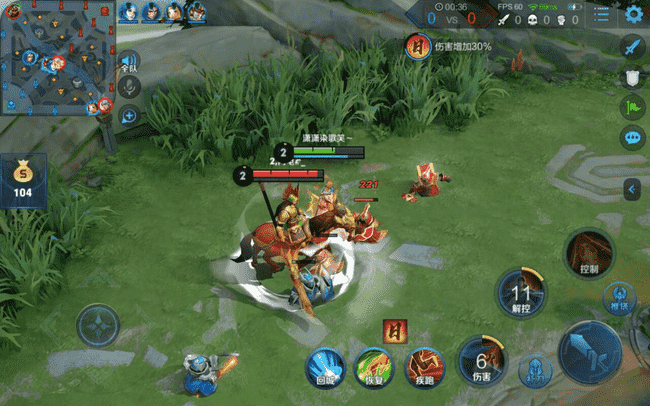Send the blue sword attack signal
The width and height of the screenshot is (650, 406).
coord(632,47)
